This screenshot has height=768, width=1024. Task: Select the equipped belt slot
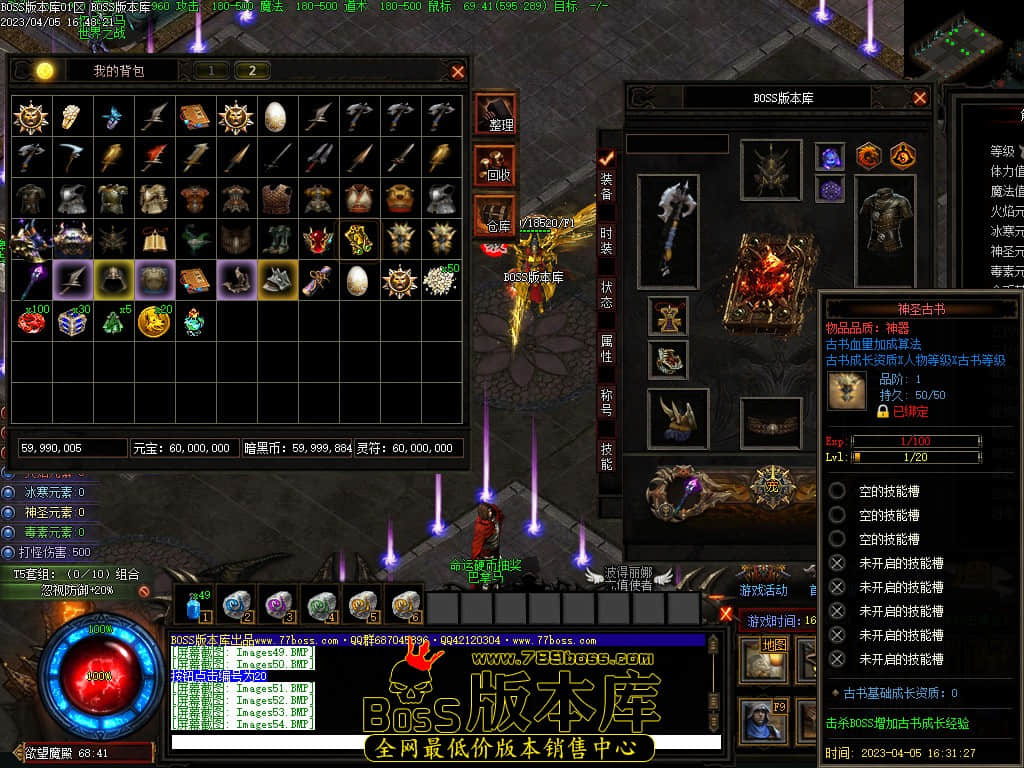pyautogui.click(x=771, y=424)
